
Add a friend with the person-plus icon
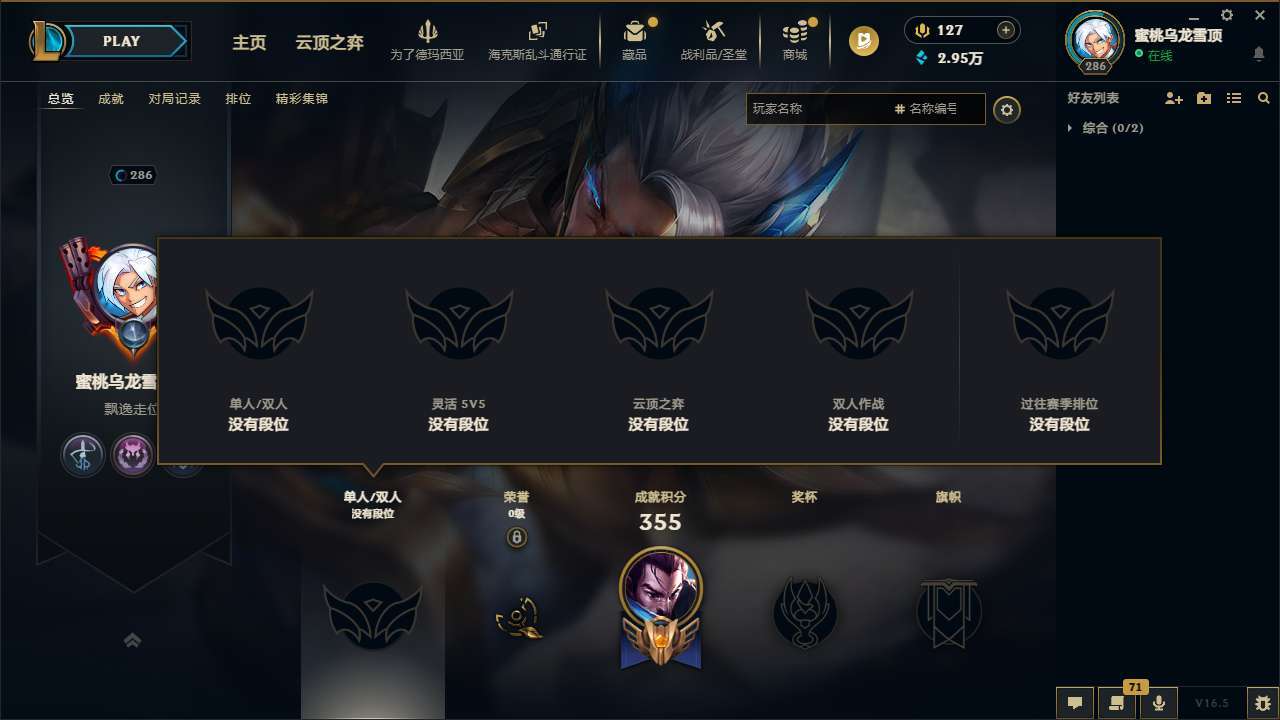tap(1172, 98)
